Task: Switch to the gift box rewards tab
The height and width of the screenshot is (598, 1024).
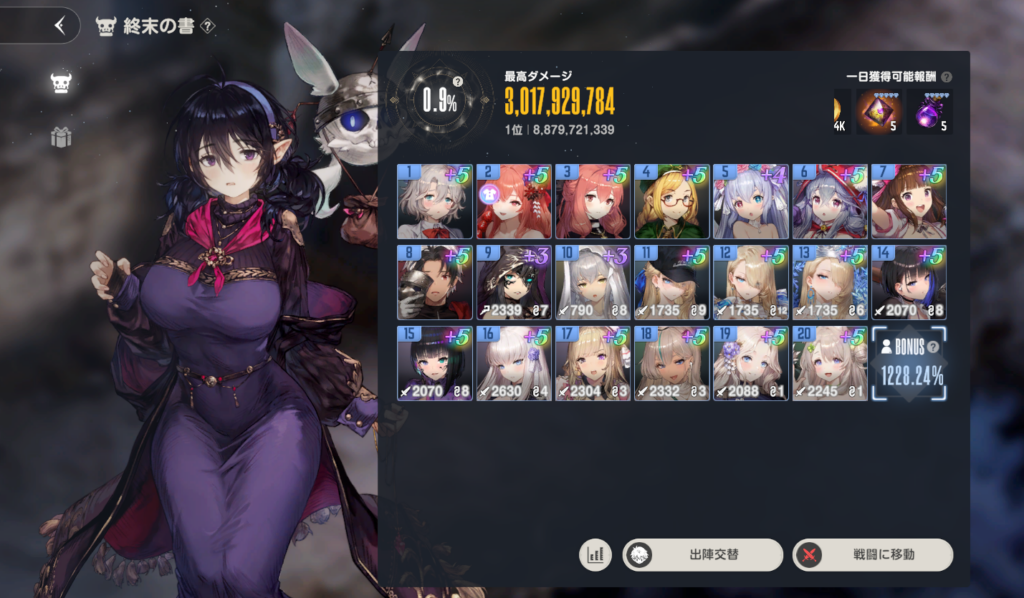Action: (62, 137)
